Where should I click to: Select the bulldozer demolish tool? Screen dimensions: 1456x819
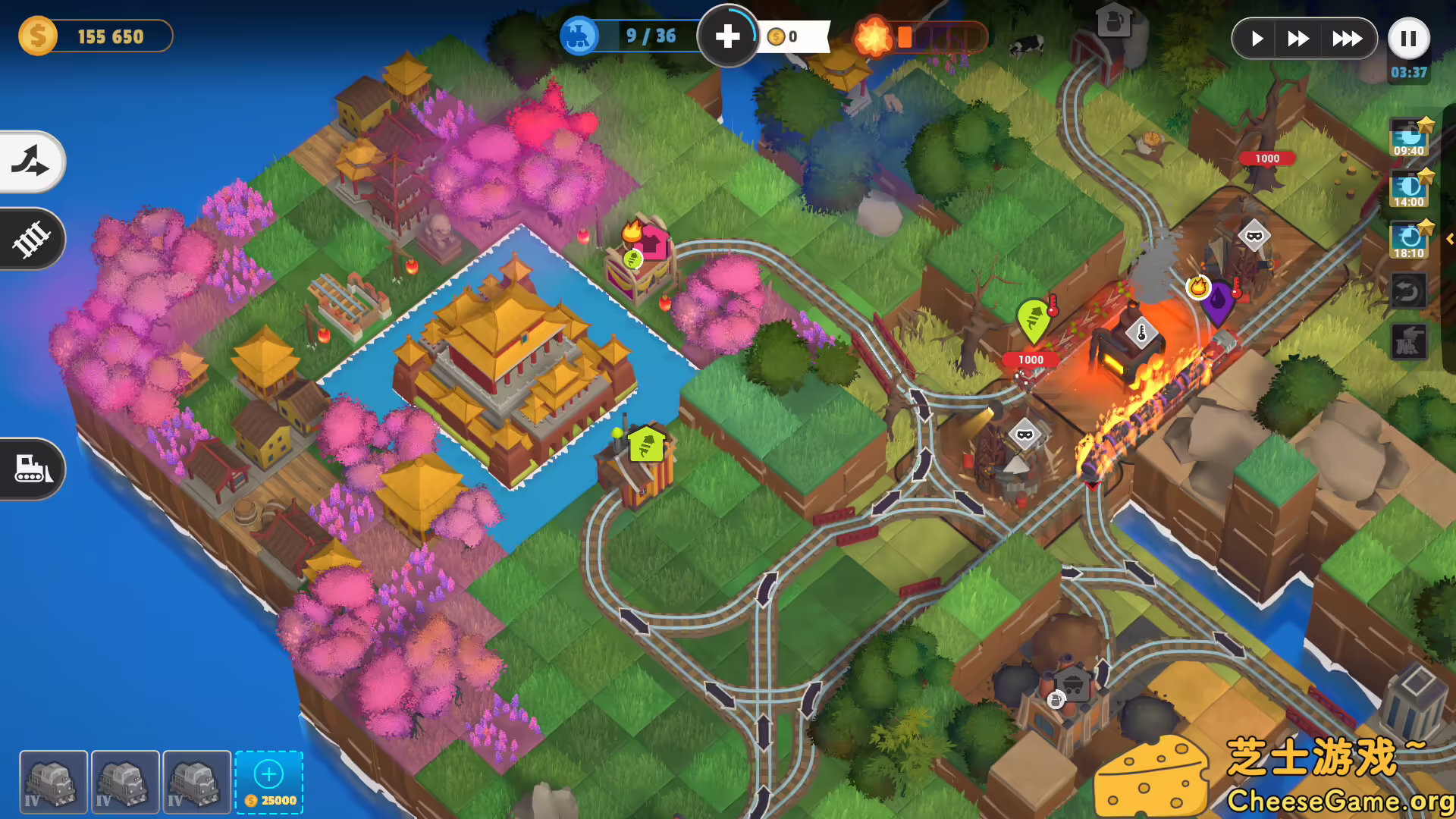pos(30,469)
